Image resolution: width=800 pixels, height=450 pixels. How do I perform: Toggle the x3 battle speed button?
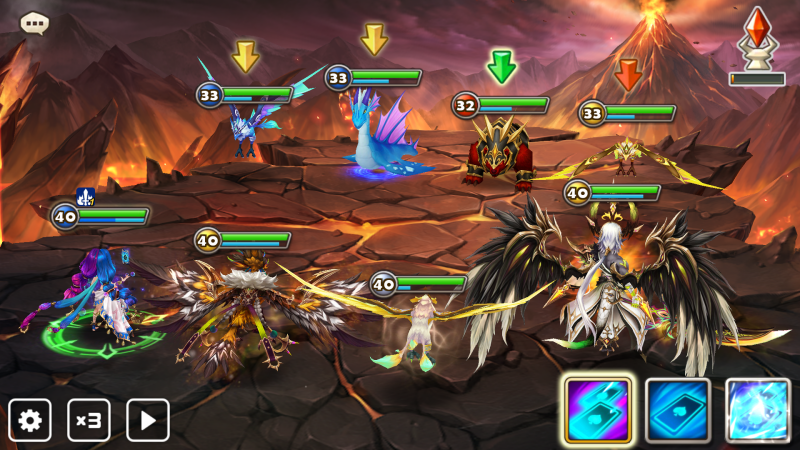click(x=88, y=420)
